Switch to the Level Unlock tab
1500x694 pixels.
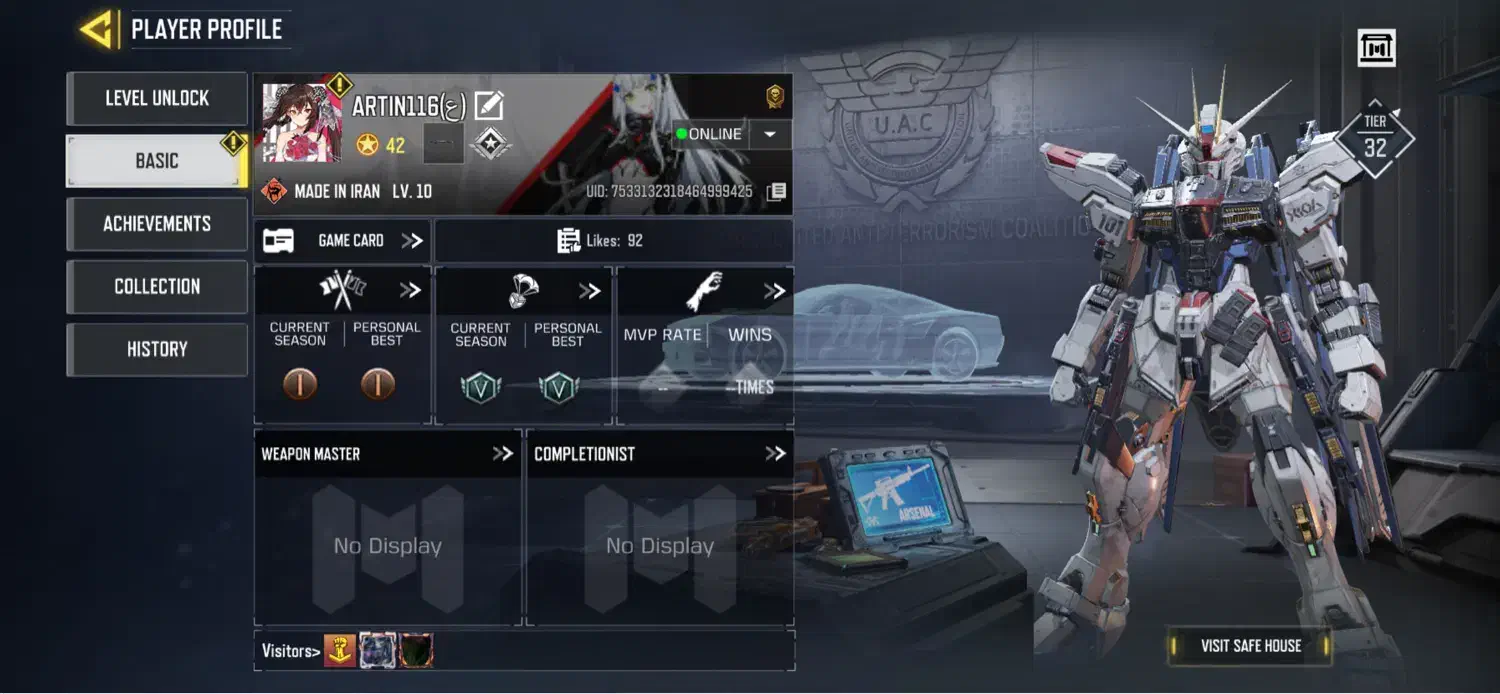click(x=157, y=98)
